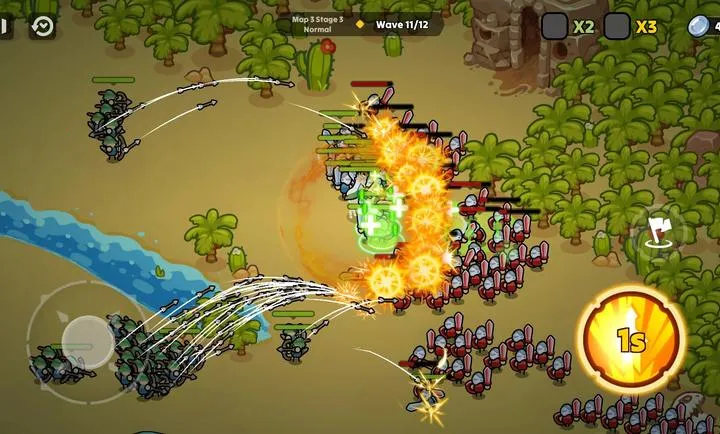Touch the virtual joystick thumb pad
Screen dimensions: 720x434
click(x=88, y=340)
